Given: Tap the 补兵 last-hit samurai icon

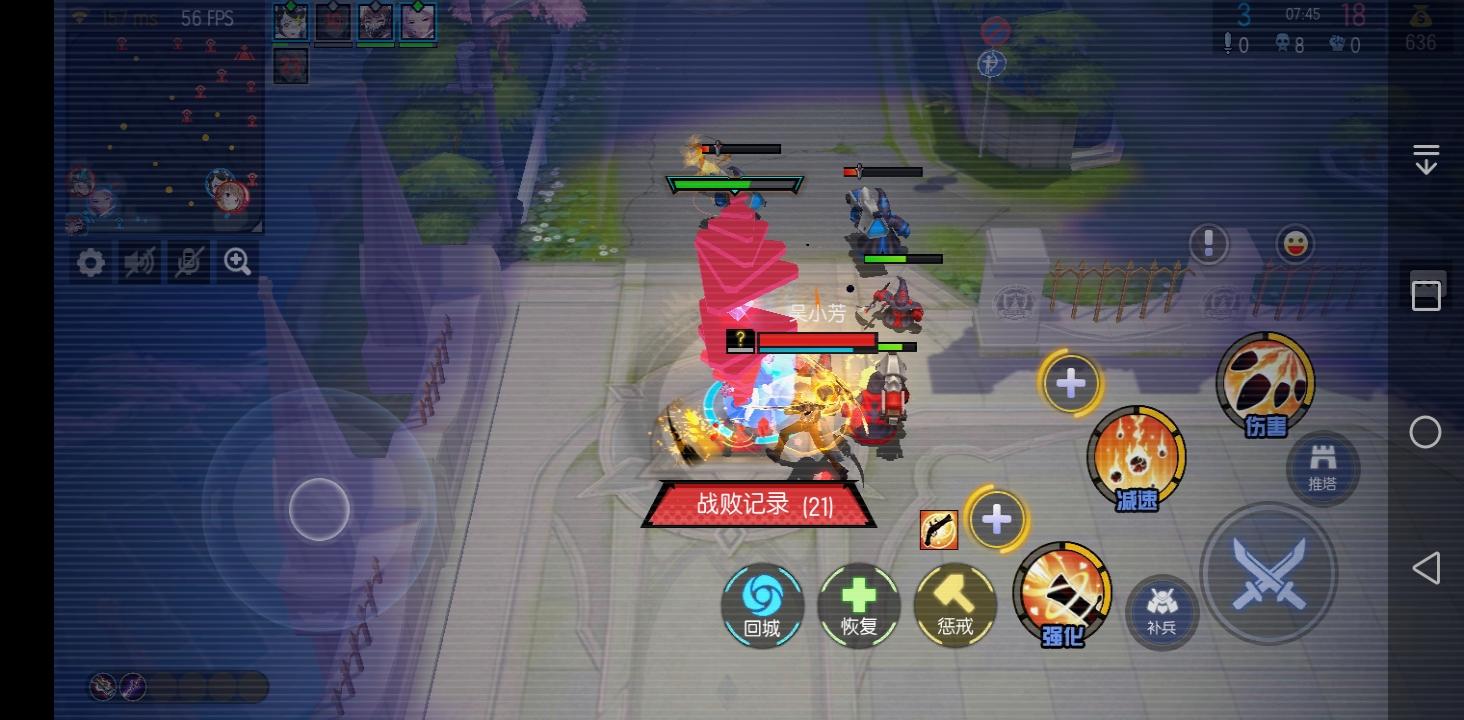Looking at the screenshot, I should click(x=1161, y=614).
